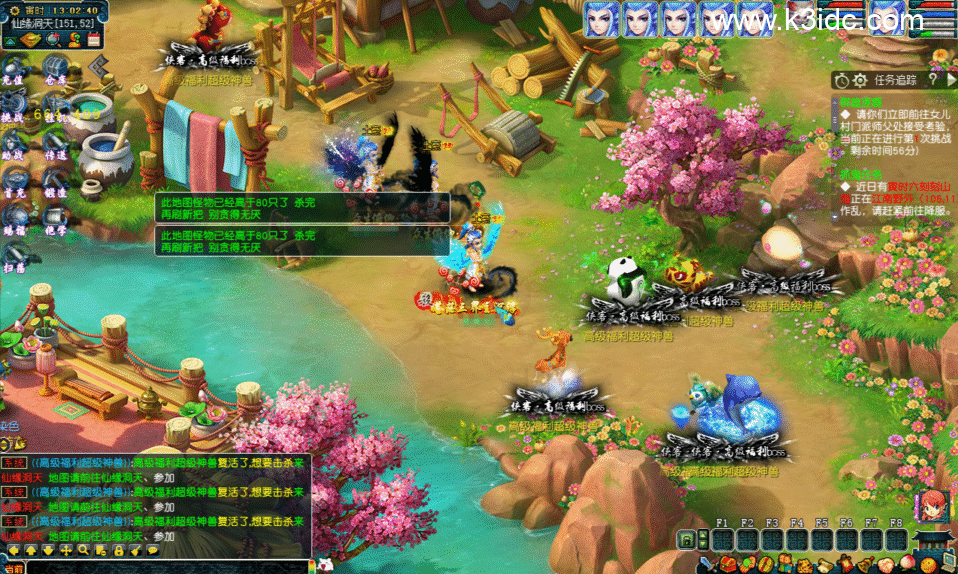
Task: Open the 充值 recharge menu
Action: coord(13,72)
